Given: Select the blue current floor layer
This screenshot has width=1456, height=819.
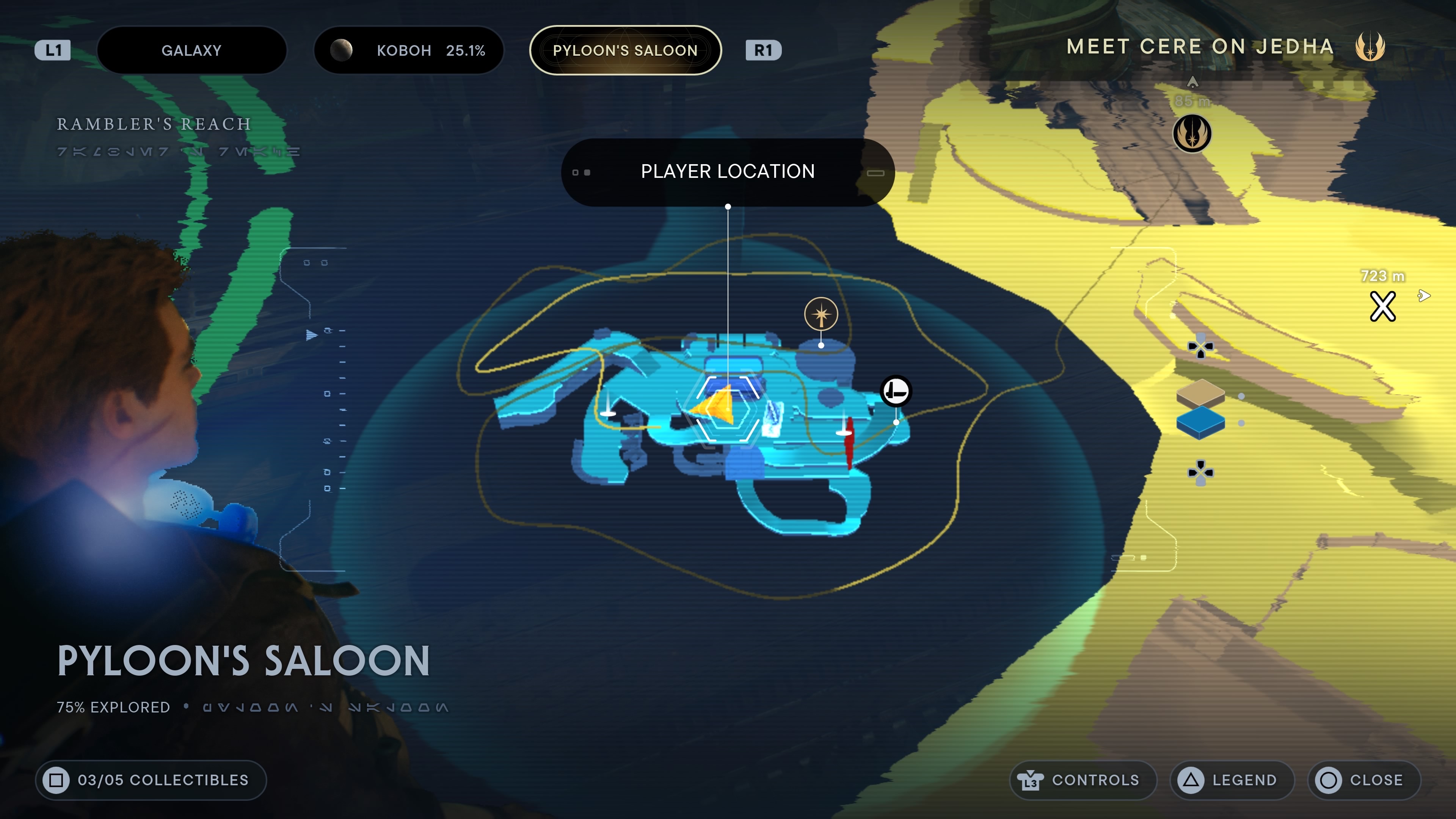Looking at the screenshot, I should pyautogui.click(x=1200, y=422).
